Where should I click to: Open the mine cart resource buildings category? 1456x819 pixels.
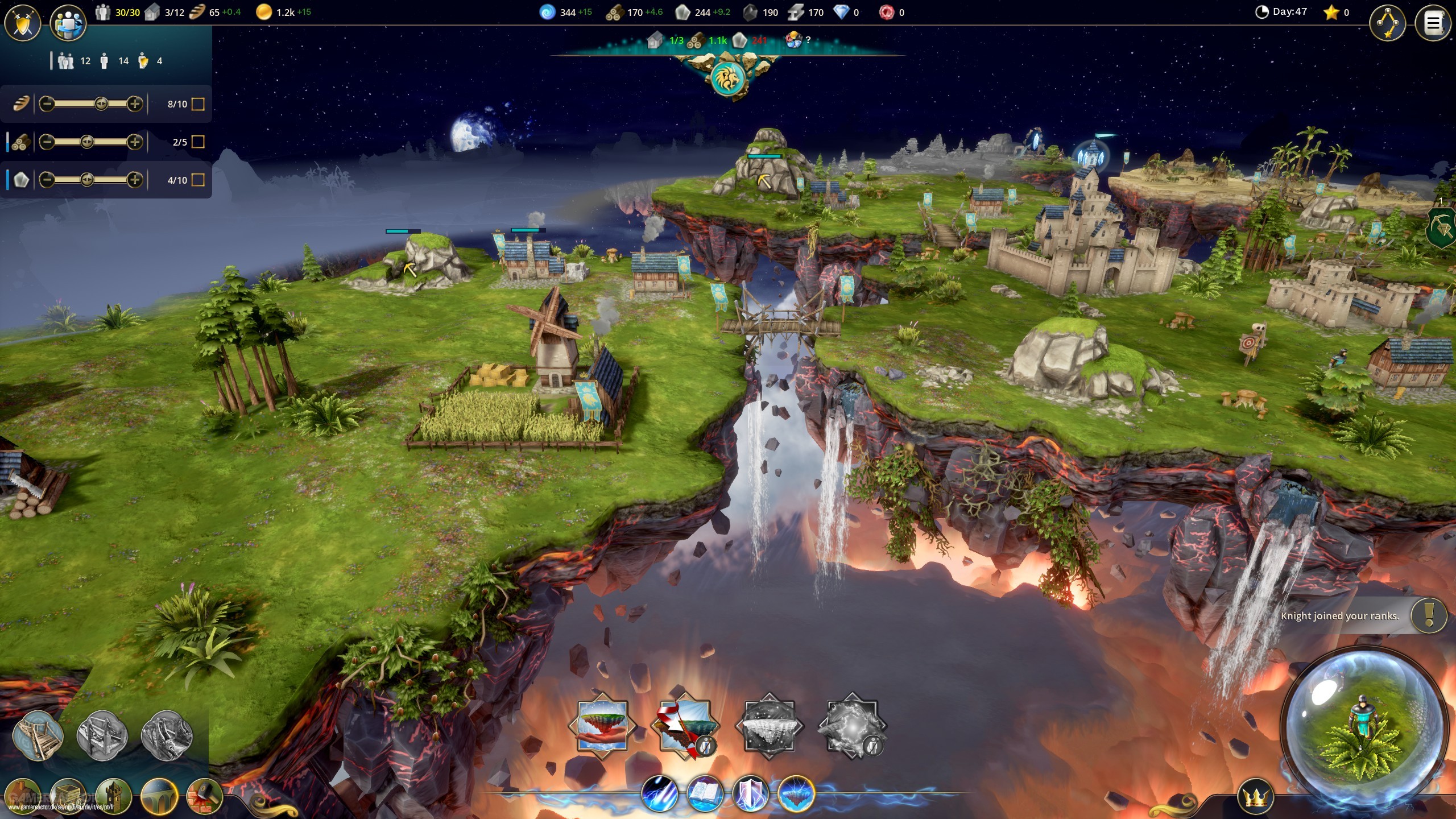(68, 796)
